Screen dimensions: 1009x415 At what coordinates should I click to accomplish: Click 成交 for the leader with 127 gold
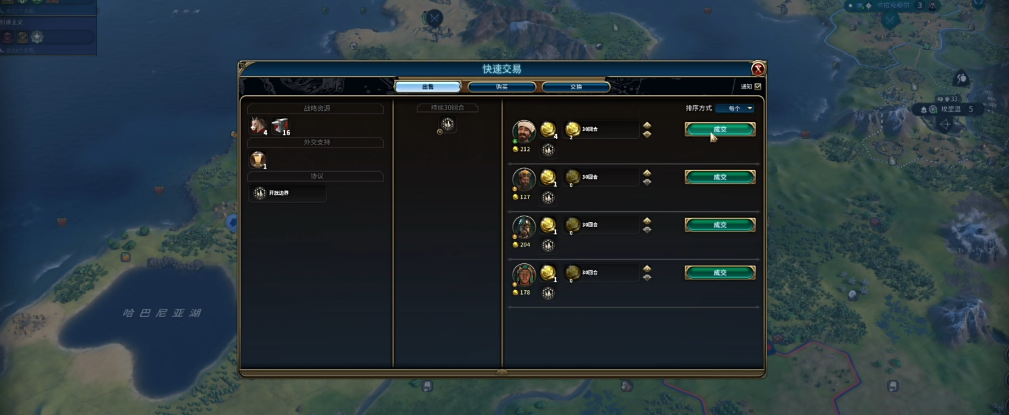coord(719,177)
